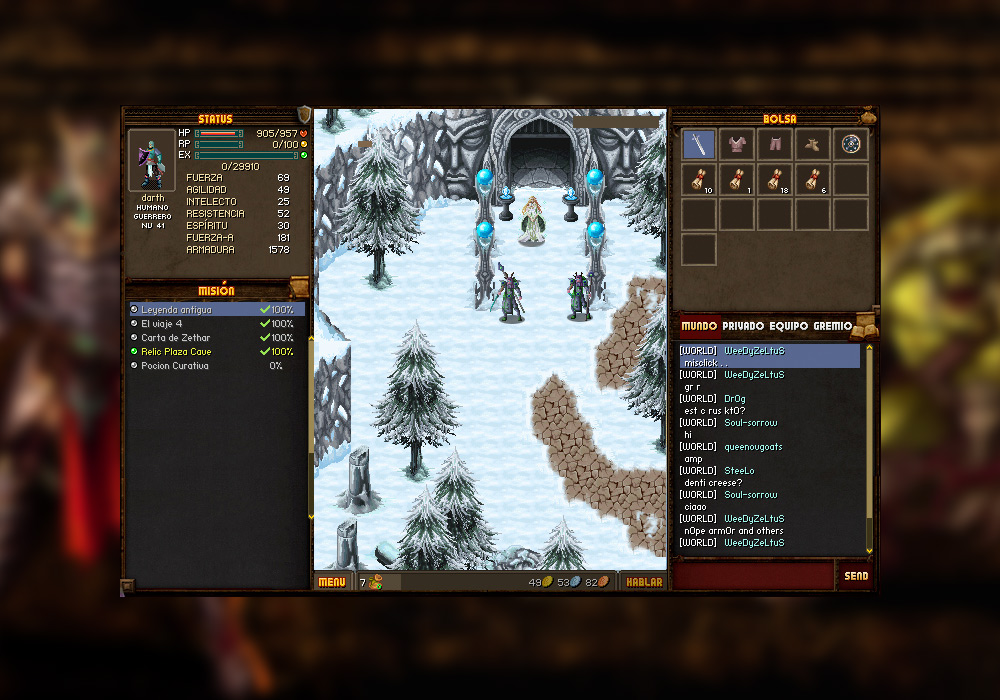Viewport: 1000px width, 700px height.
Task: Click the darth character portrait
Action: (x=152, y=160)
